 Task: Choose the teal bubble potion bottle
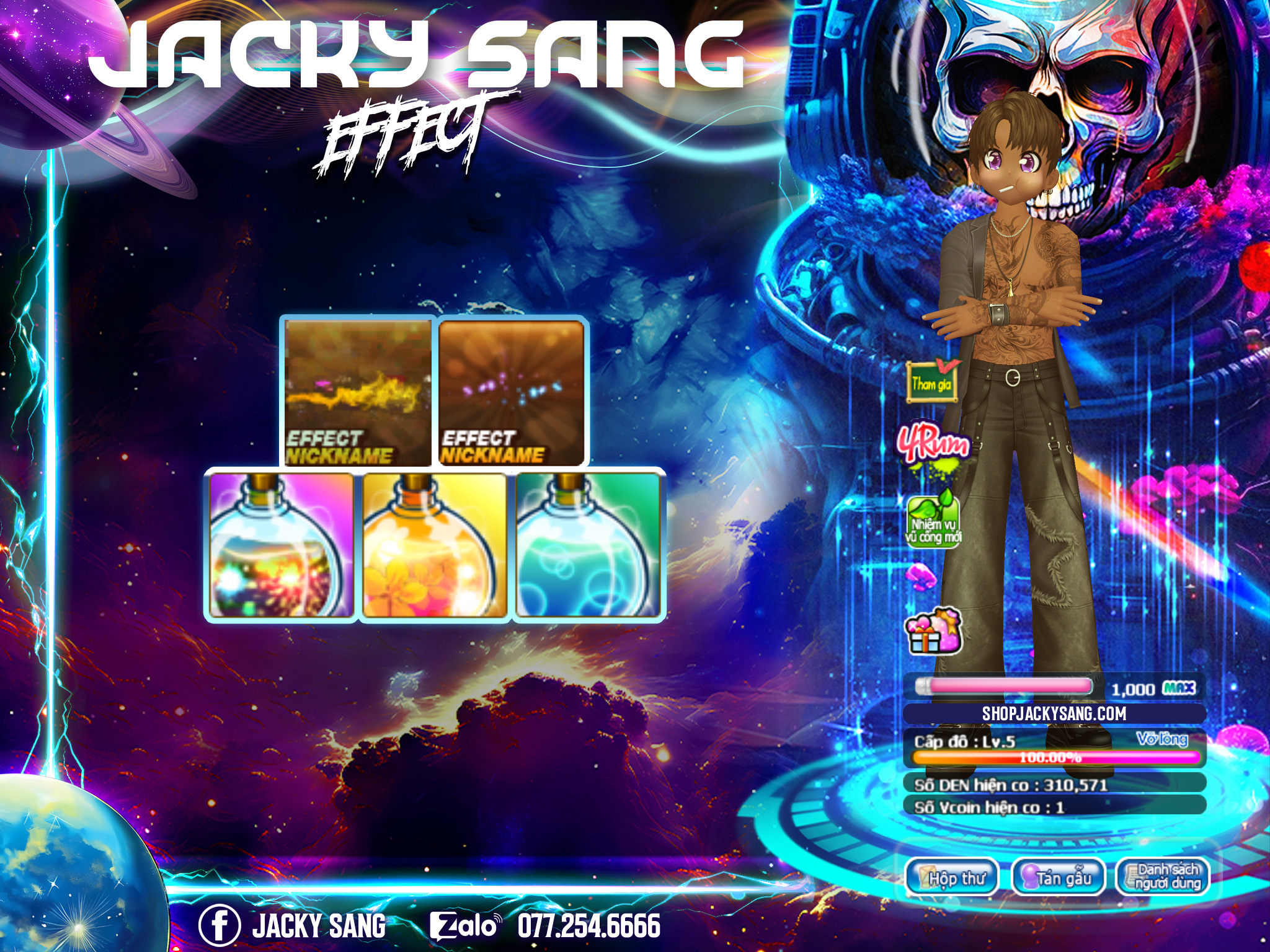588,545
